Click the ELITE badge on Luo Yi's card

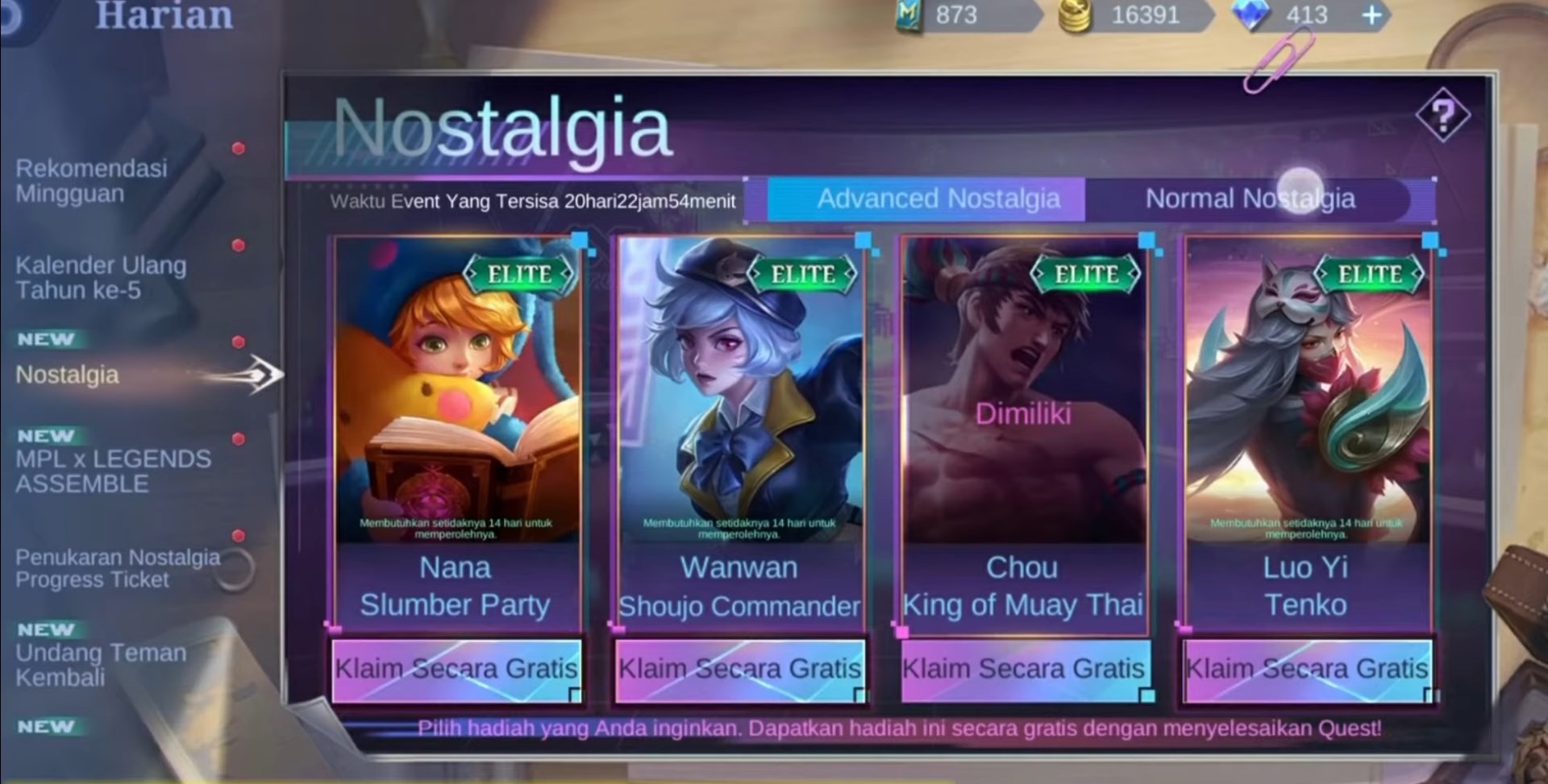point(1371,272)
